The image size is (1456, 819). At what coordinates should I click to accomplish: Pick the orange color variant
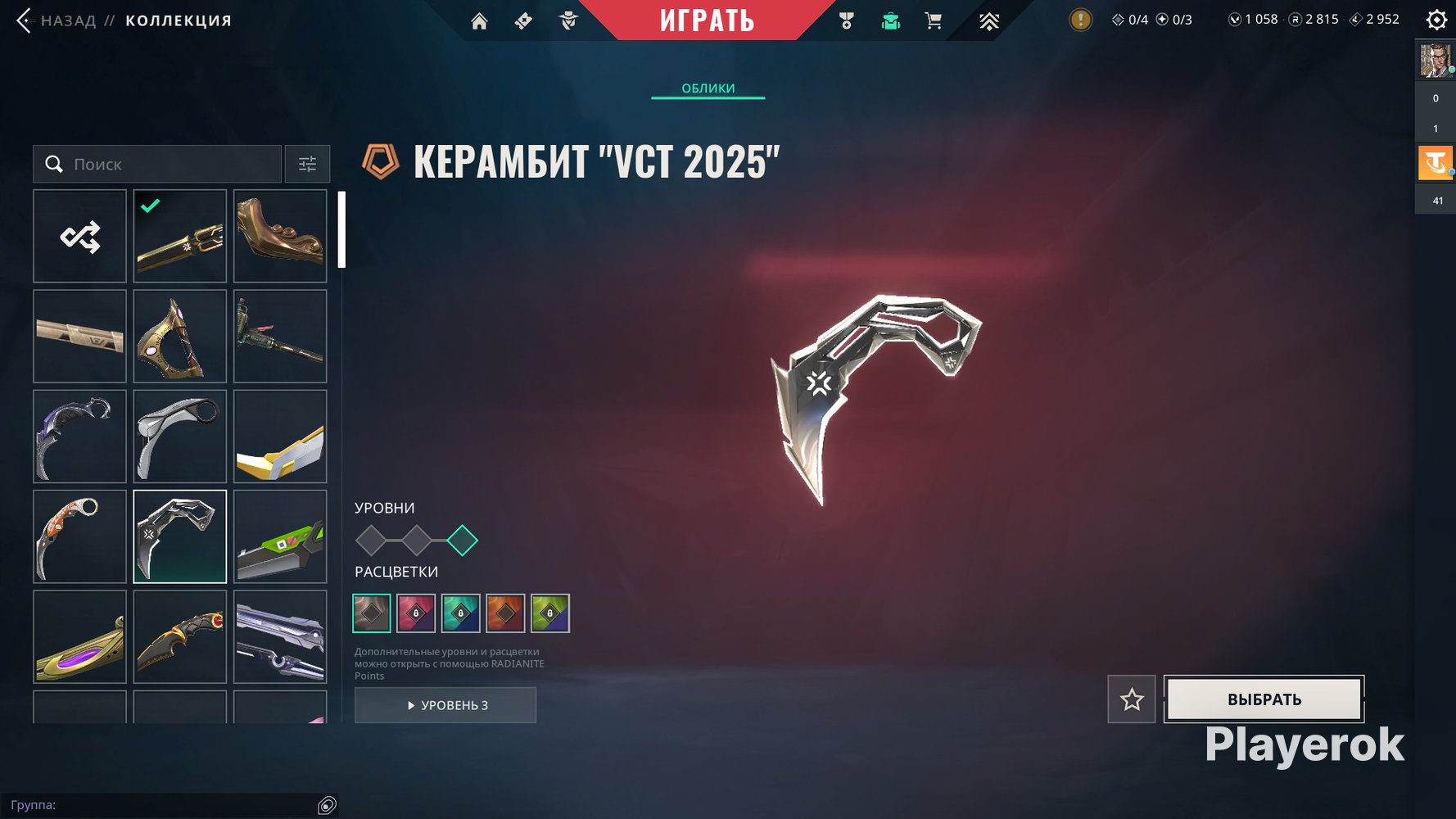click(505, 613)
